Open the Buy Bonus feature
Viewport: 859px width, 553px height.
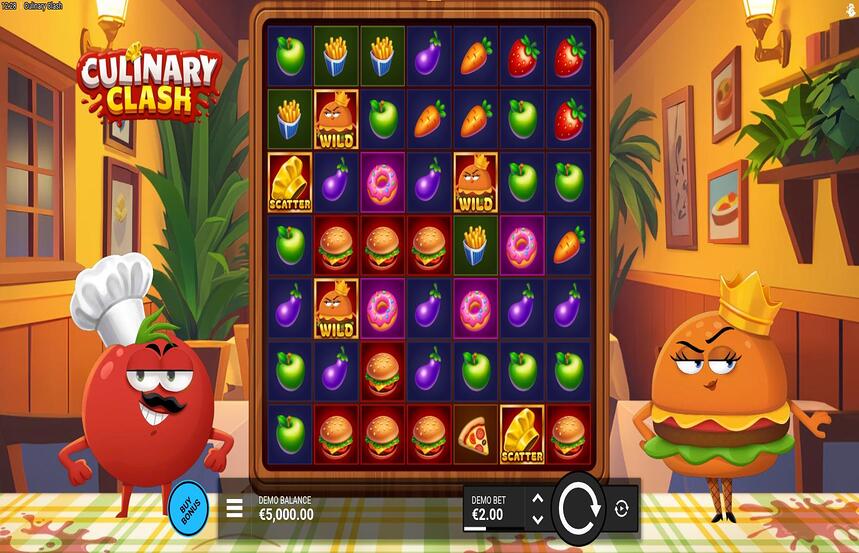pos(188,504)
